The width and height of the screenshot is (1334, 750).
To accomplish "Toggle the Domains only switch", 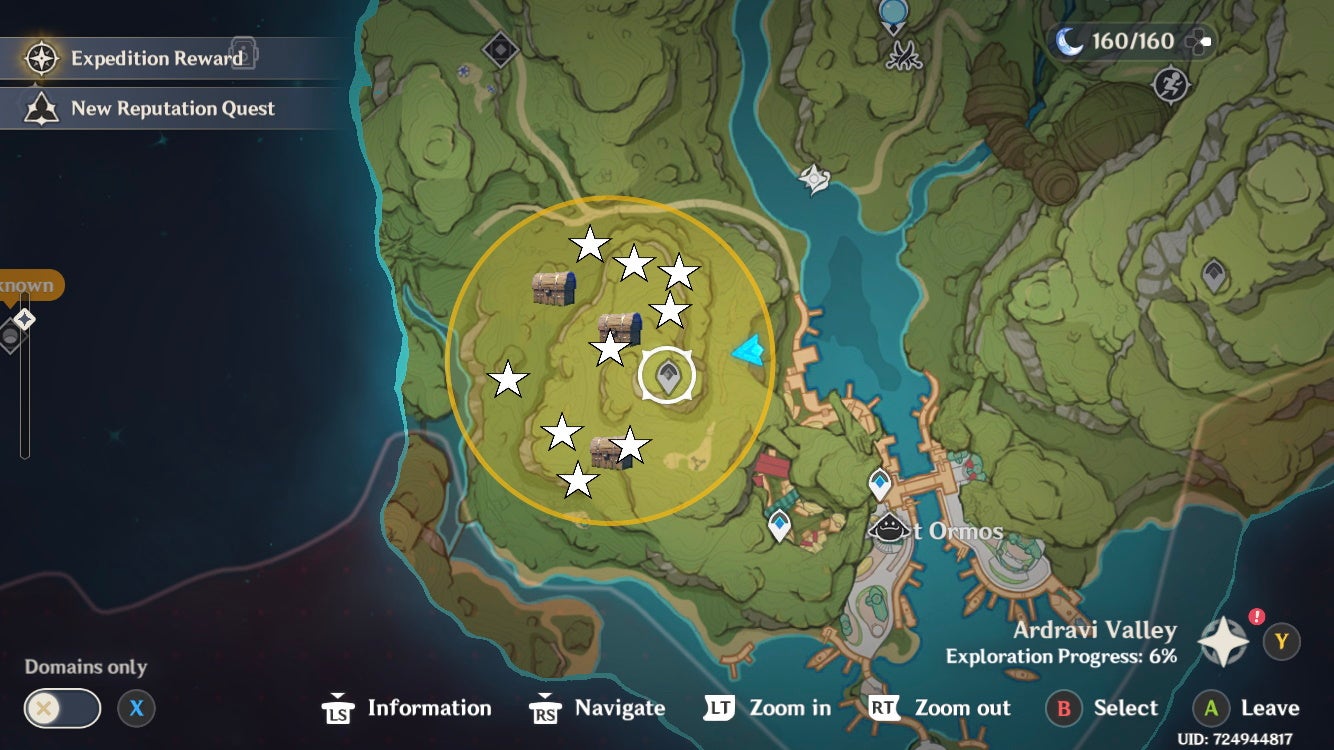I will tap(63, 708).
